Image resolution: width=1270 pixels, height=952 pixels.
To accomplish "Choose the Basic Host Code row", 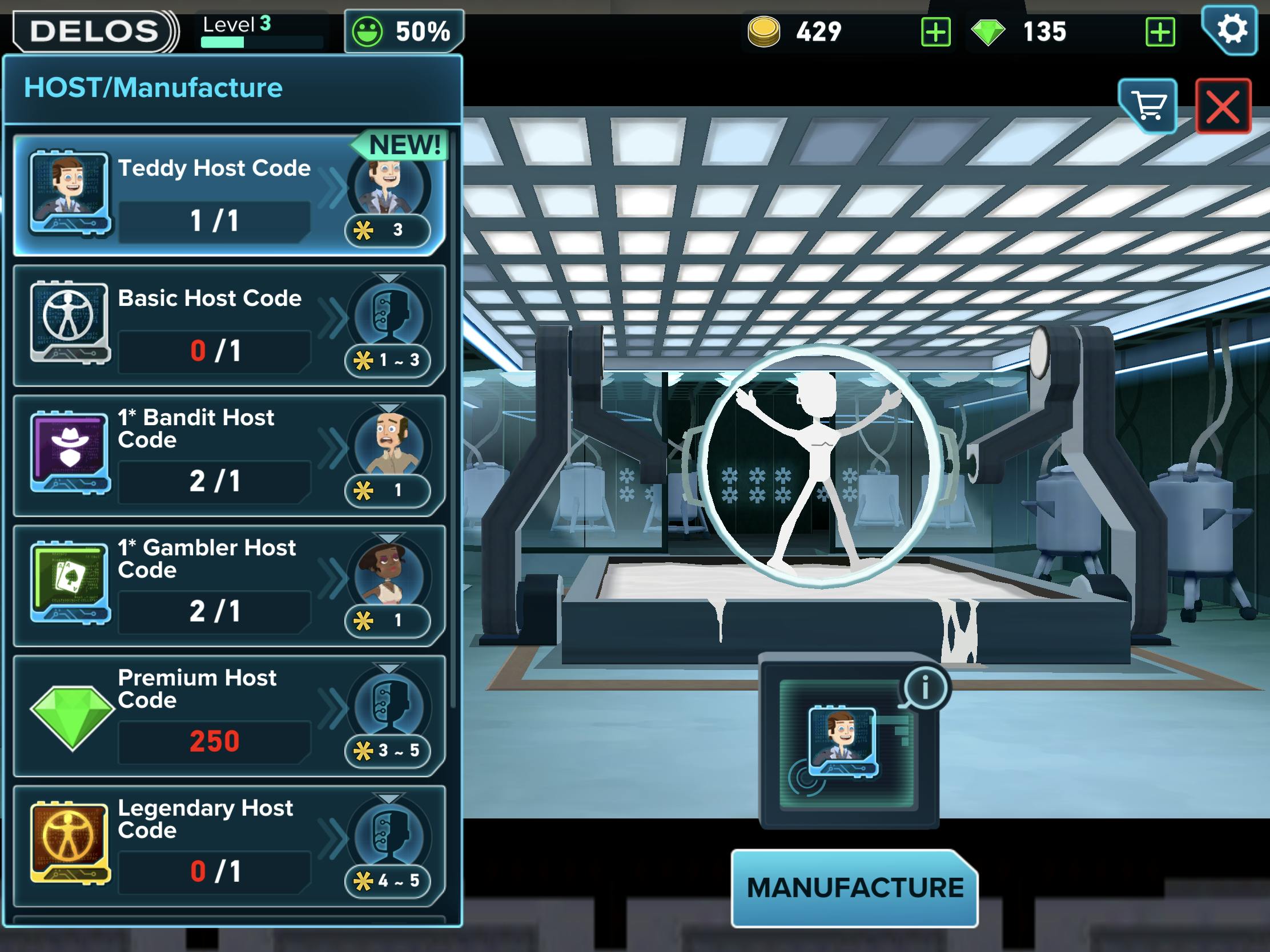I will 228,325.
